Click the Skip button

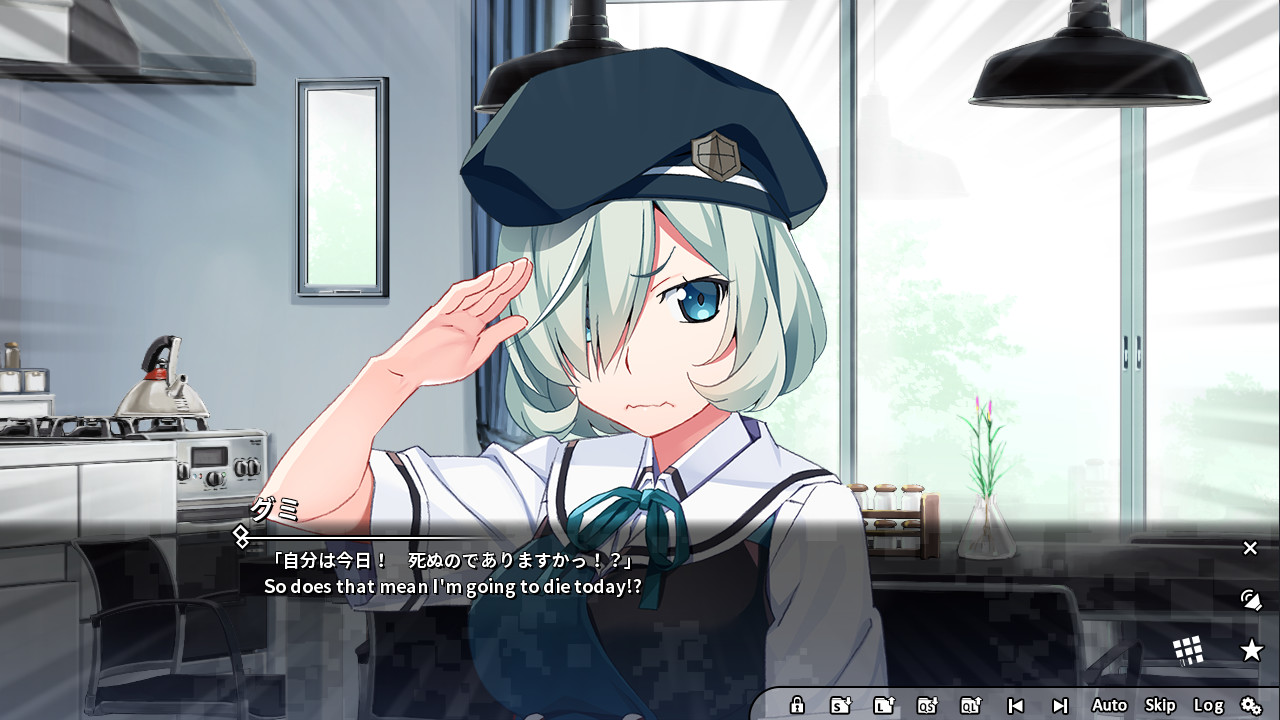click(x=1160, y=705)
